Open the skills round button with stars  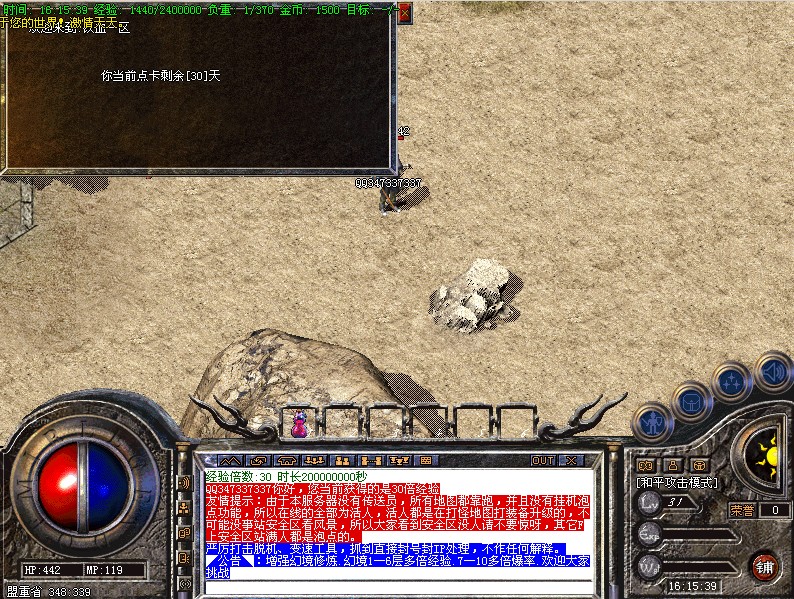tap(732, 382)
